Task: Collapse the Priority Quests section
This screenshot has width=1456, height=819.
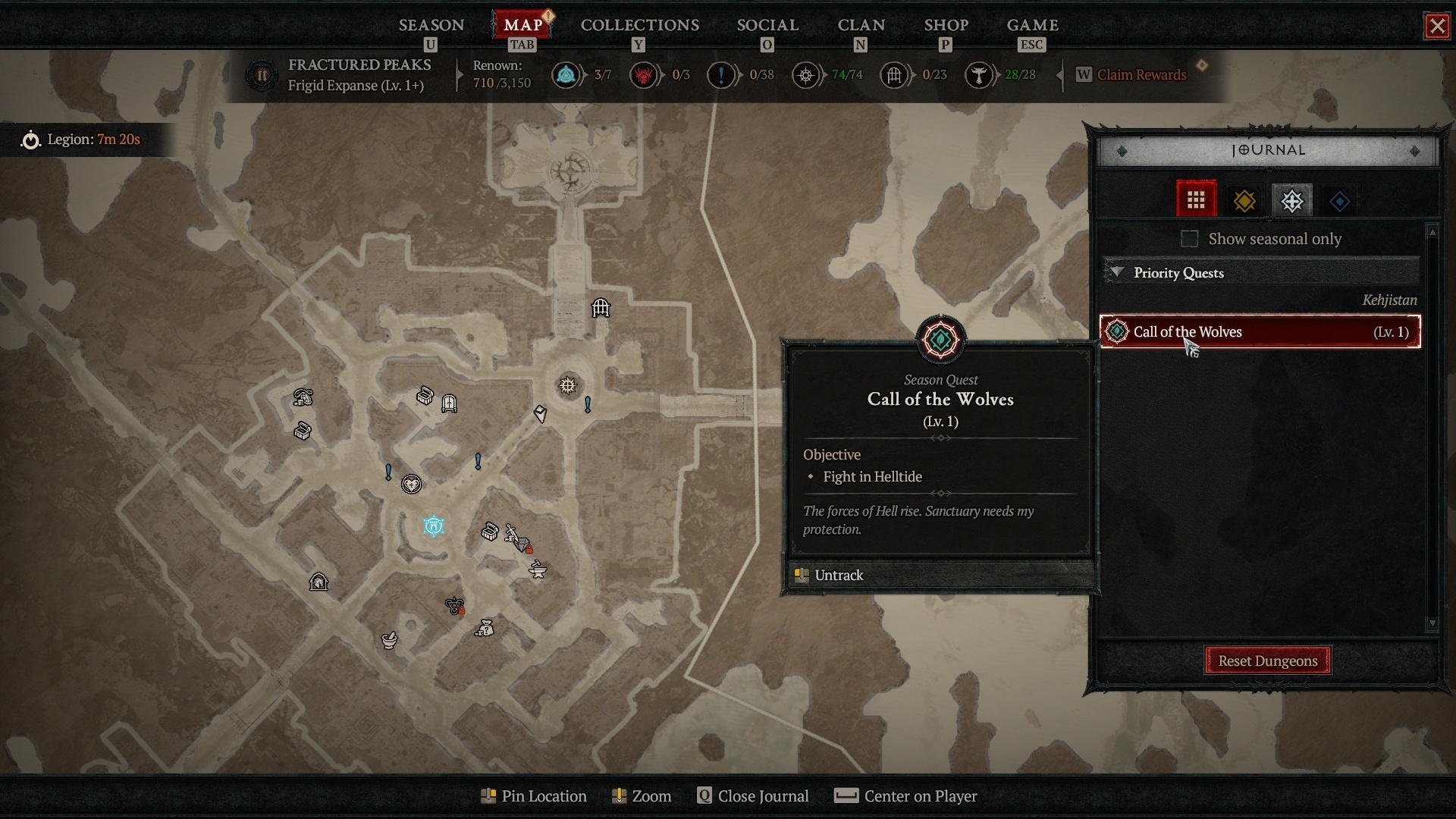Action: click(x=1116, y=273)
